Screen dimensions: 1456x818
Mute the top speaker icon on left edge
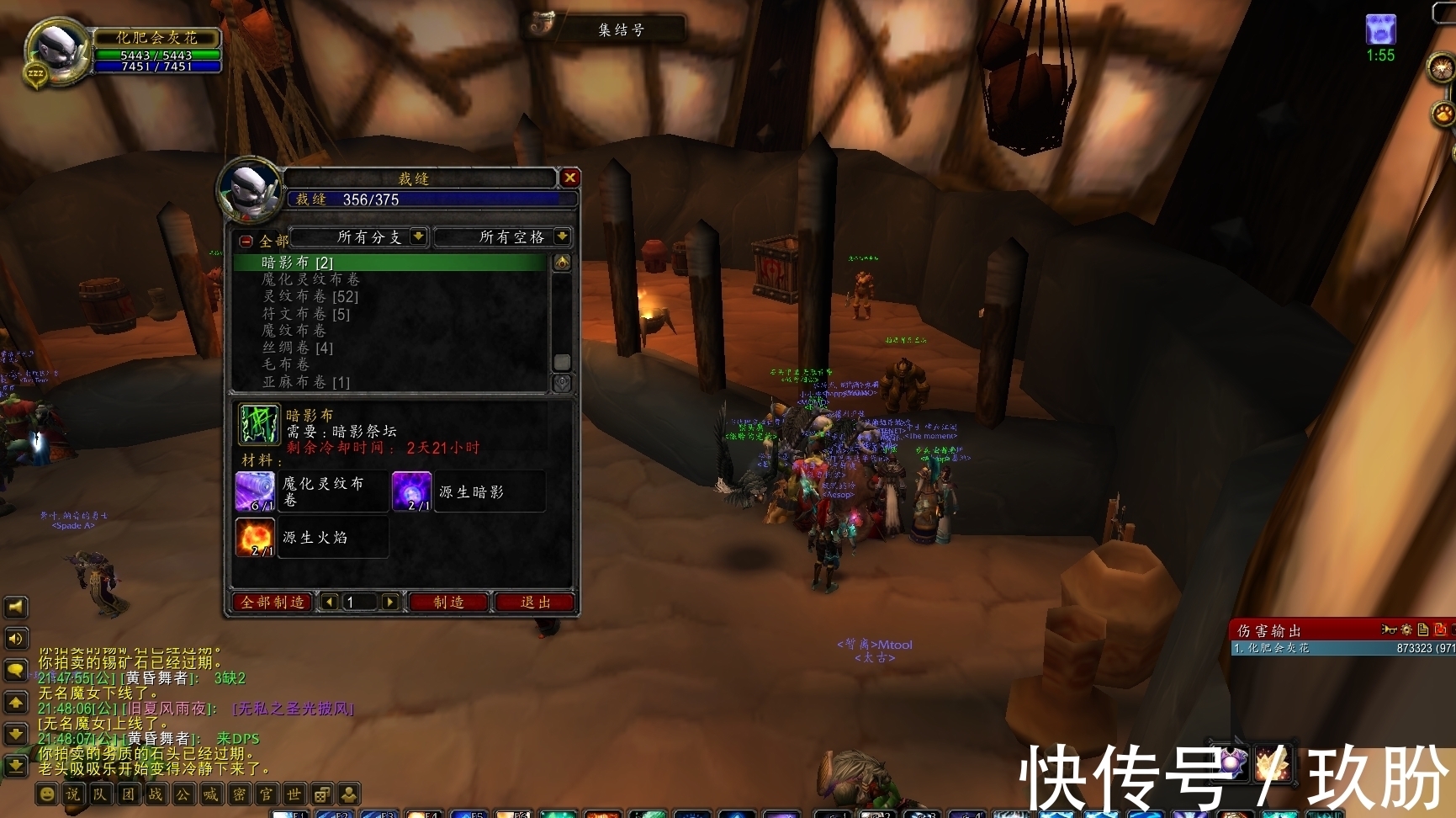15,607
